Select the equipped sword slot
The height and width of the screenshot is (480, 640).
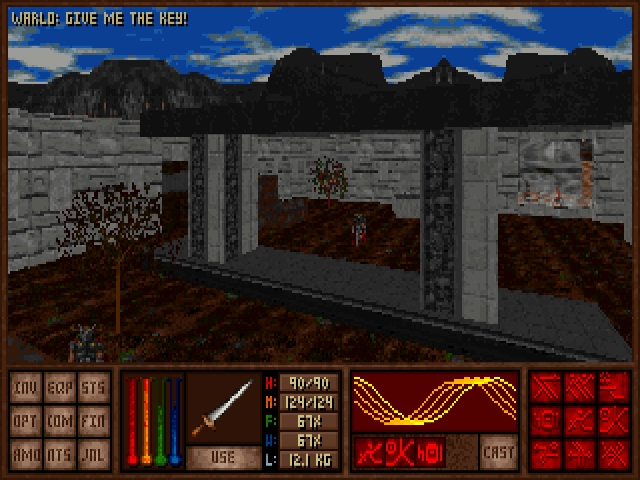tap(224, 407)
